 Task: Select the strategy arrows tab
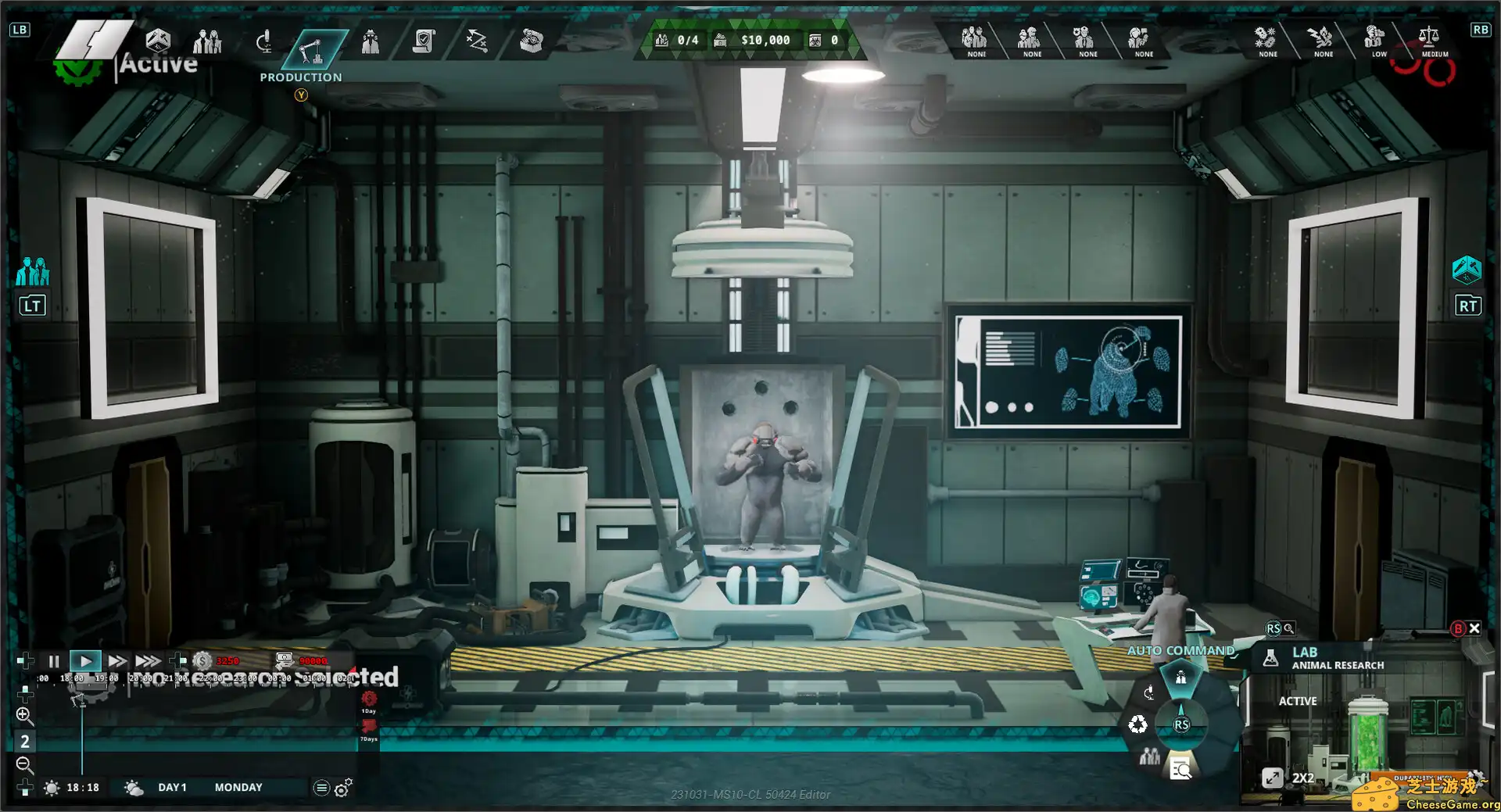(477, 41)
